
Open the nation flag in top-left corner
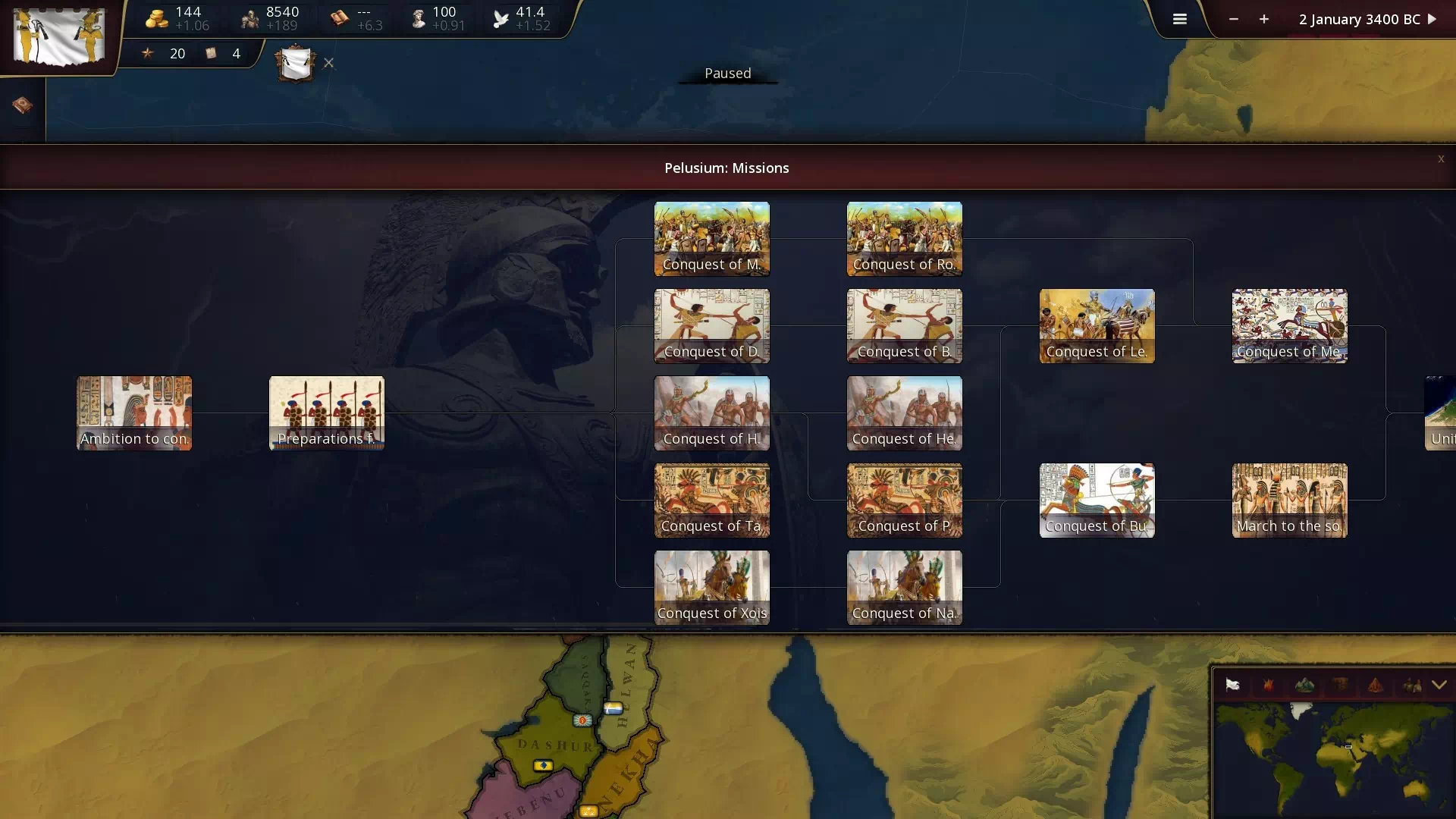(58, 36)
